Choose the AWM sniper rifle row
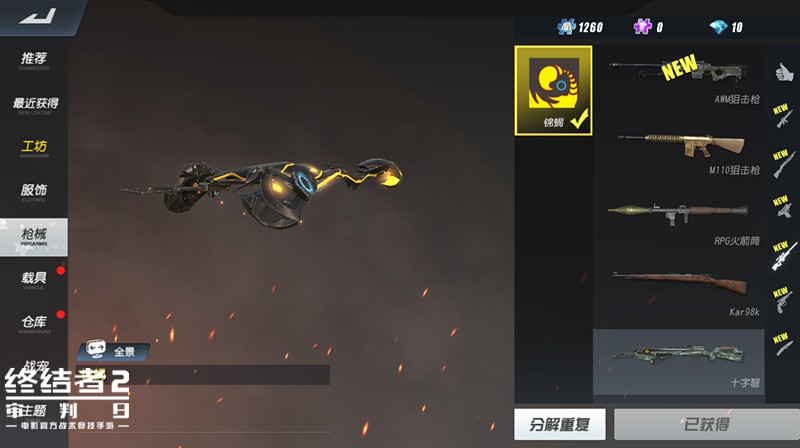800x448 pixels. 680,78
